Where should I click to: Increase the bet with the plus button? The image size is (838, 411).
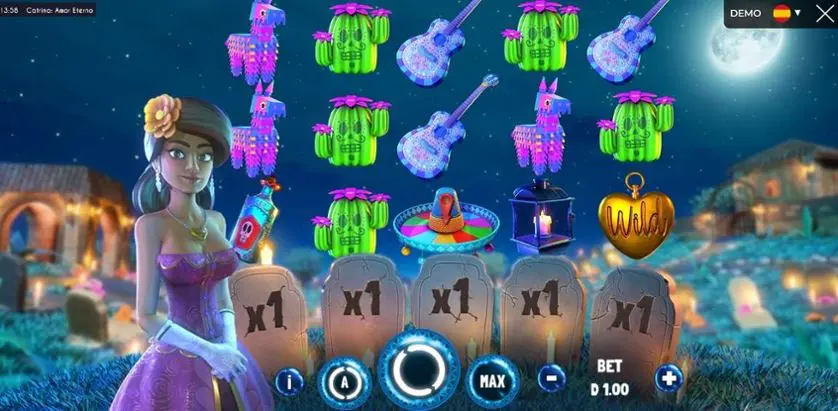[x=668, y=379]
